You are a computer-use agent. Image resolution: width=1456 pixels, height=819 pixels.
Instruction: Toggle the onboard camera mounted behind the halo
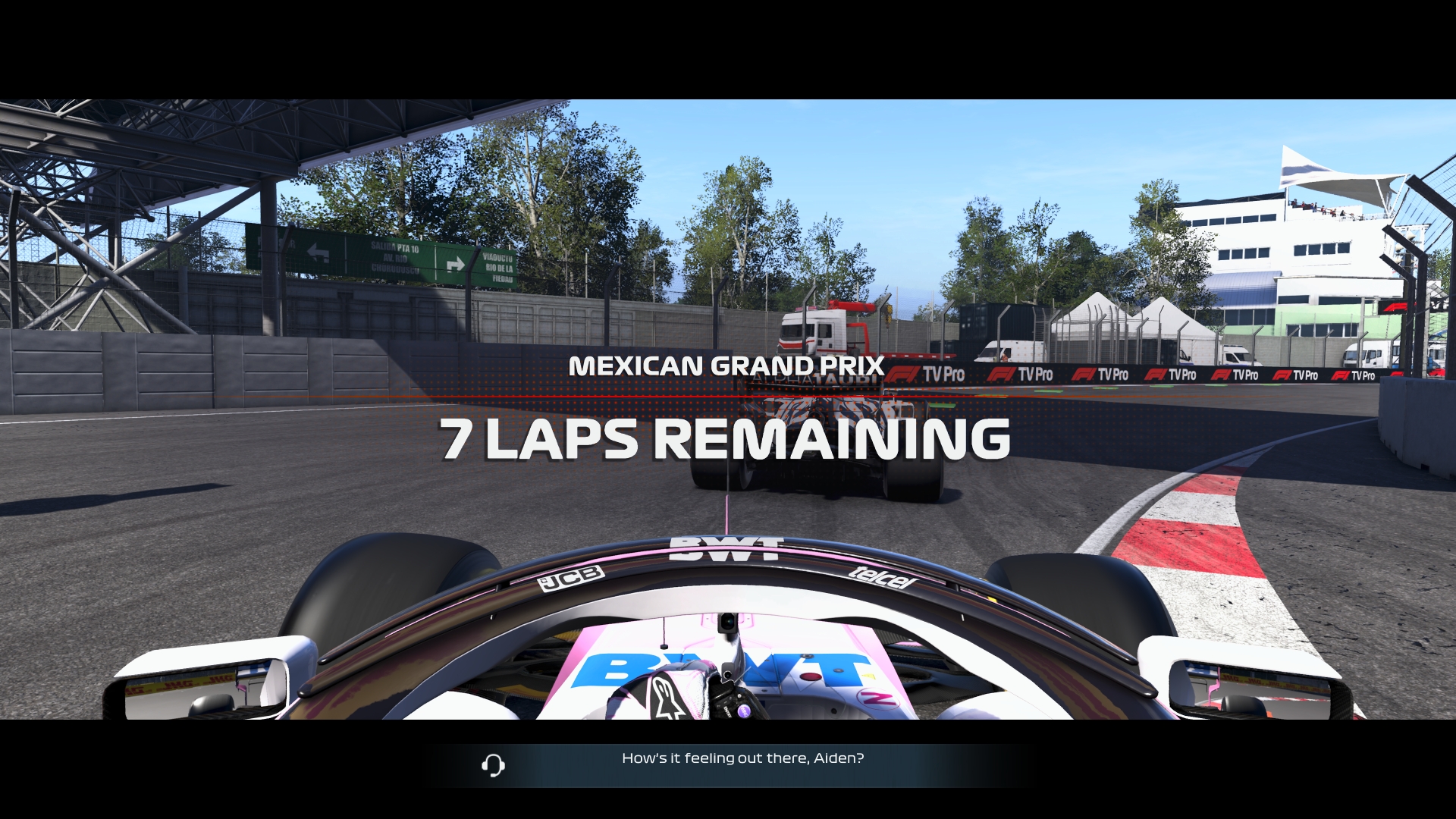click(x=727, y=623)
